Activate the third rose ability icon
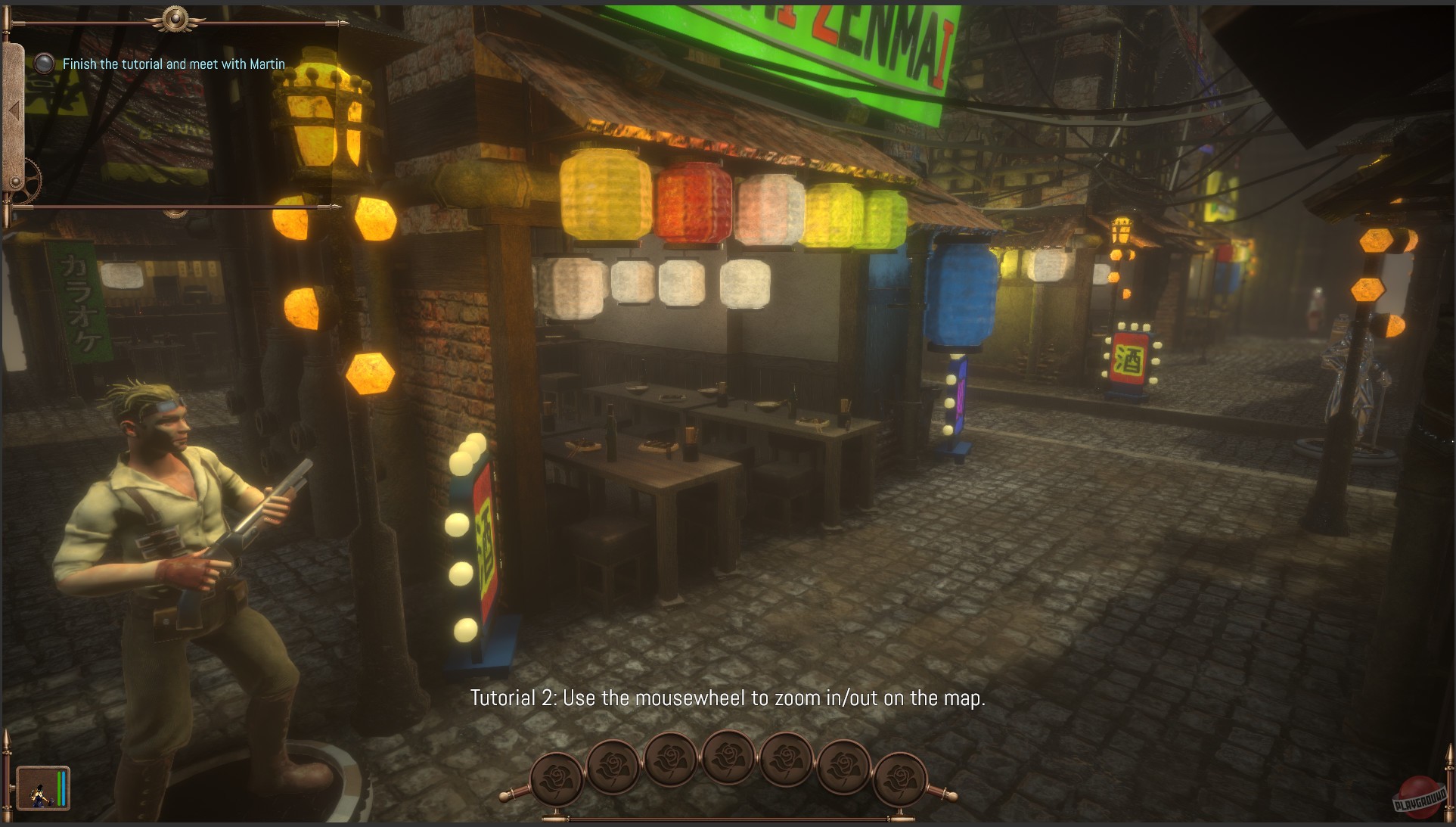 coord(672,760)
